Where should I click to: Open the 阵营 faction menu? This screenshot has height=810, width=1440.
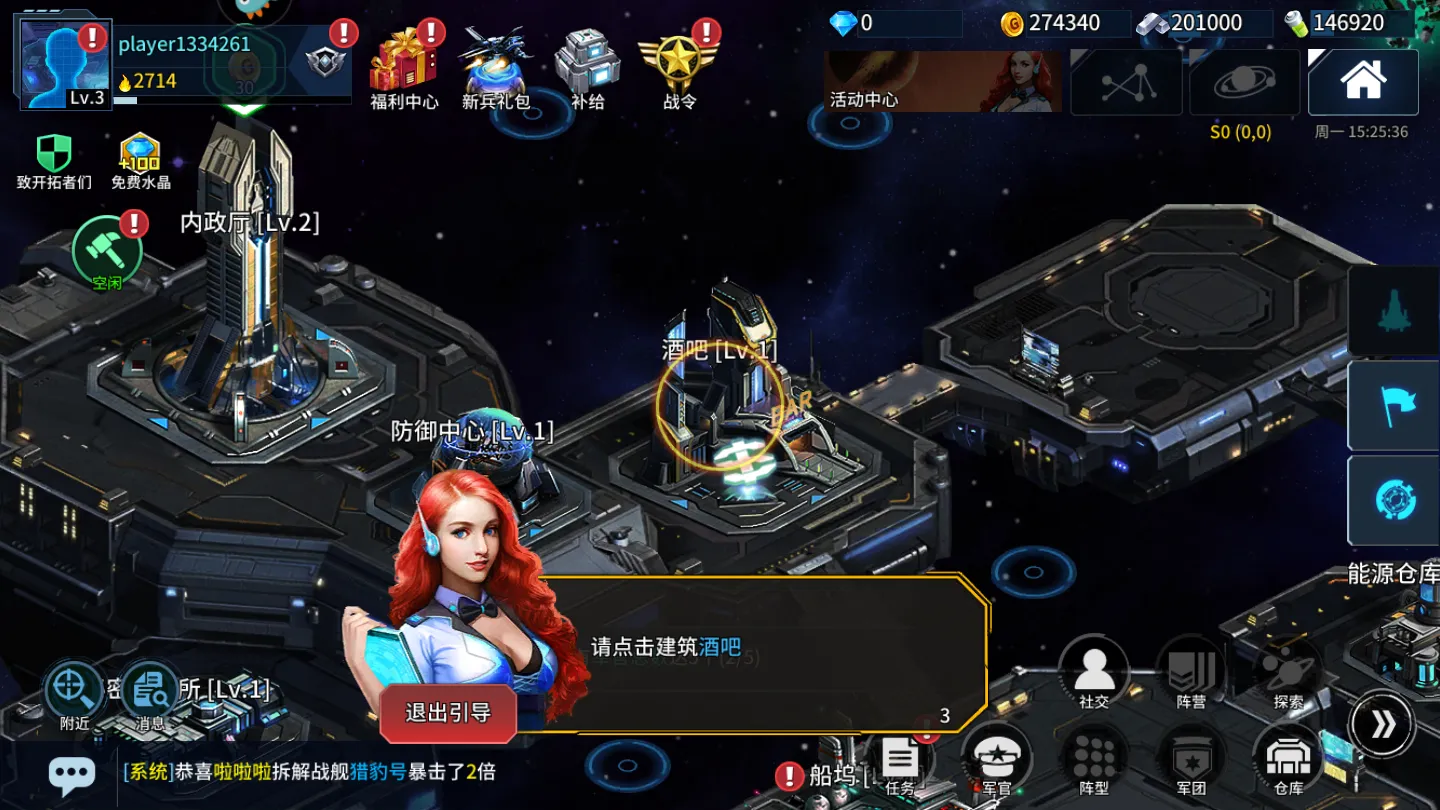pos(1191,672)
